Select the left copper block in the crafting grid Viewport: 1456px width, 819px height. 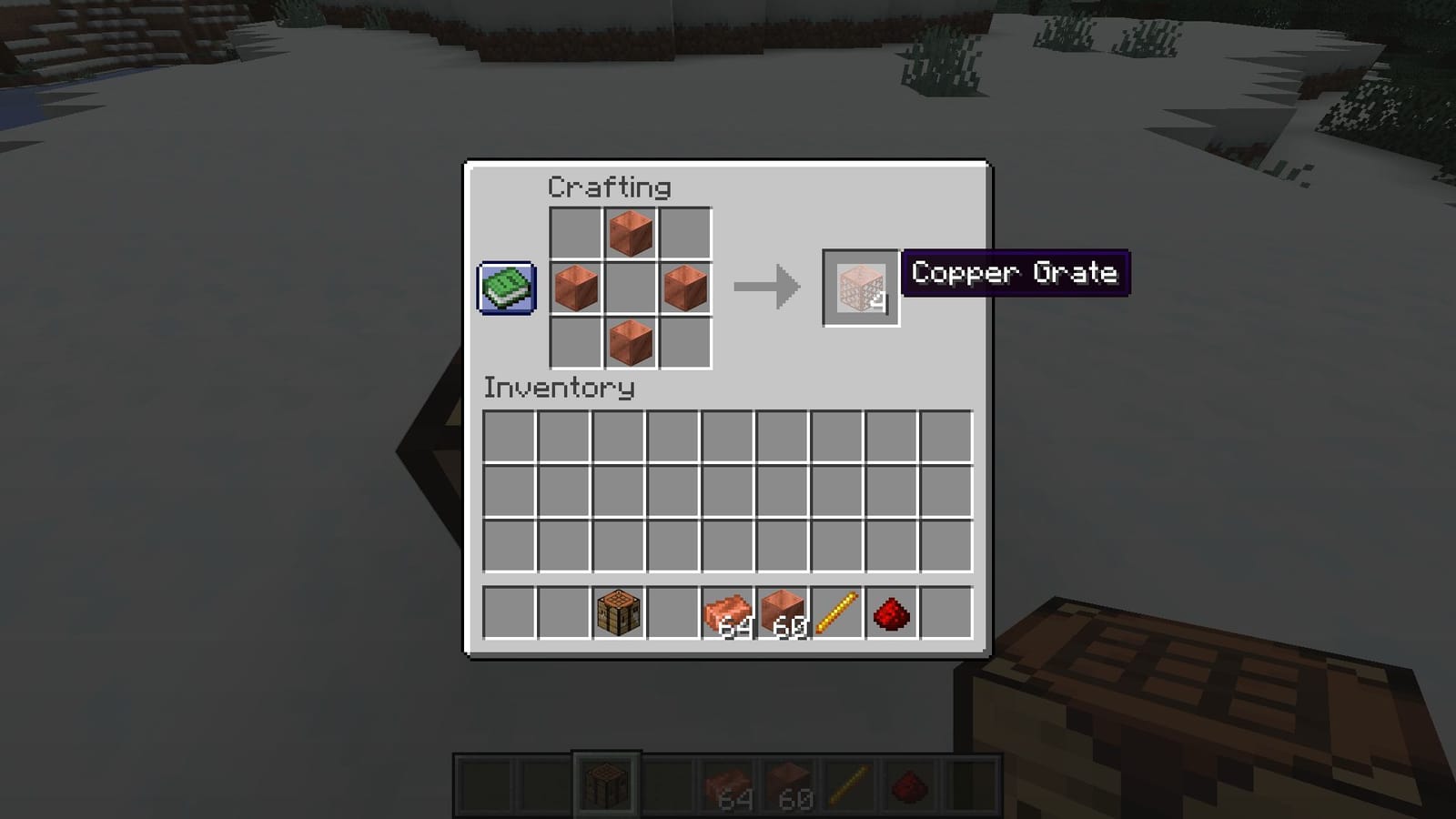point(576,287)
